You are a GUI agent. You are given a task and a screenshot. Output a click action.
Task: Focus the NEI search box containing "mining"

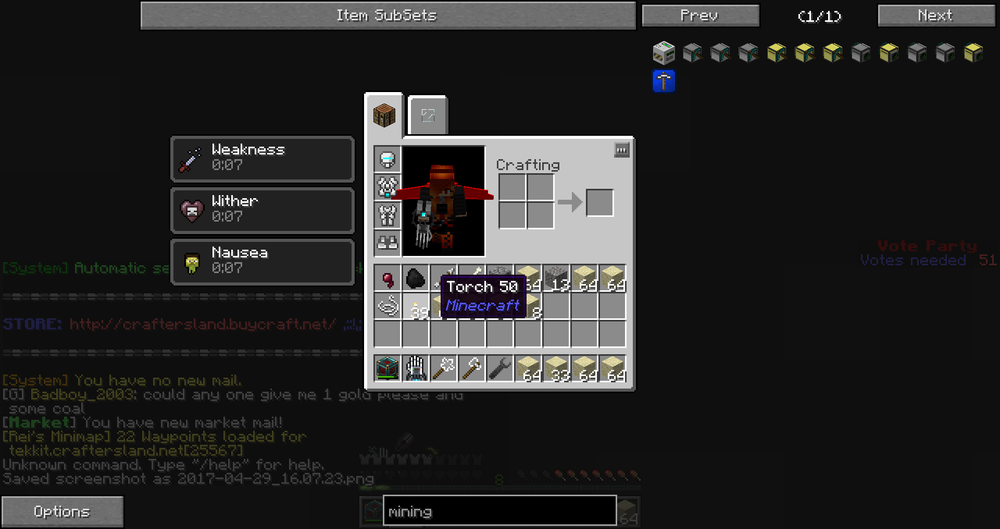[x=499, y=511]
